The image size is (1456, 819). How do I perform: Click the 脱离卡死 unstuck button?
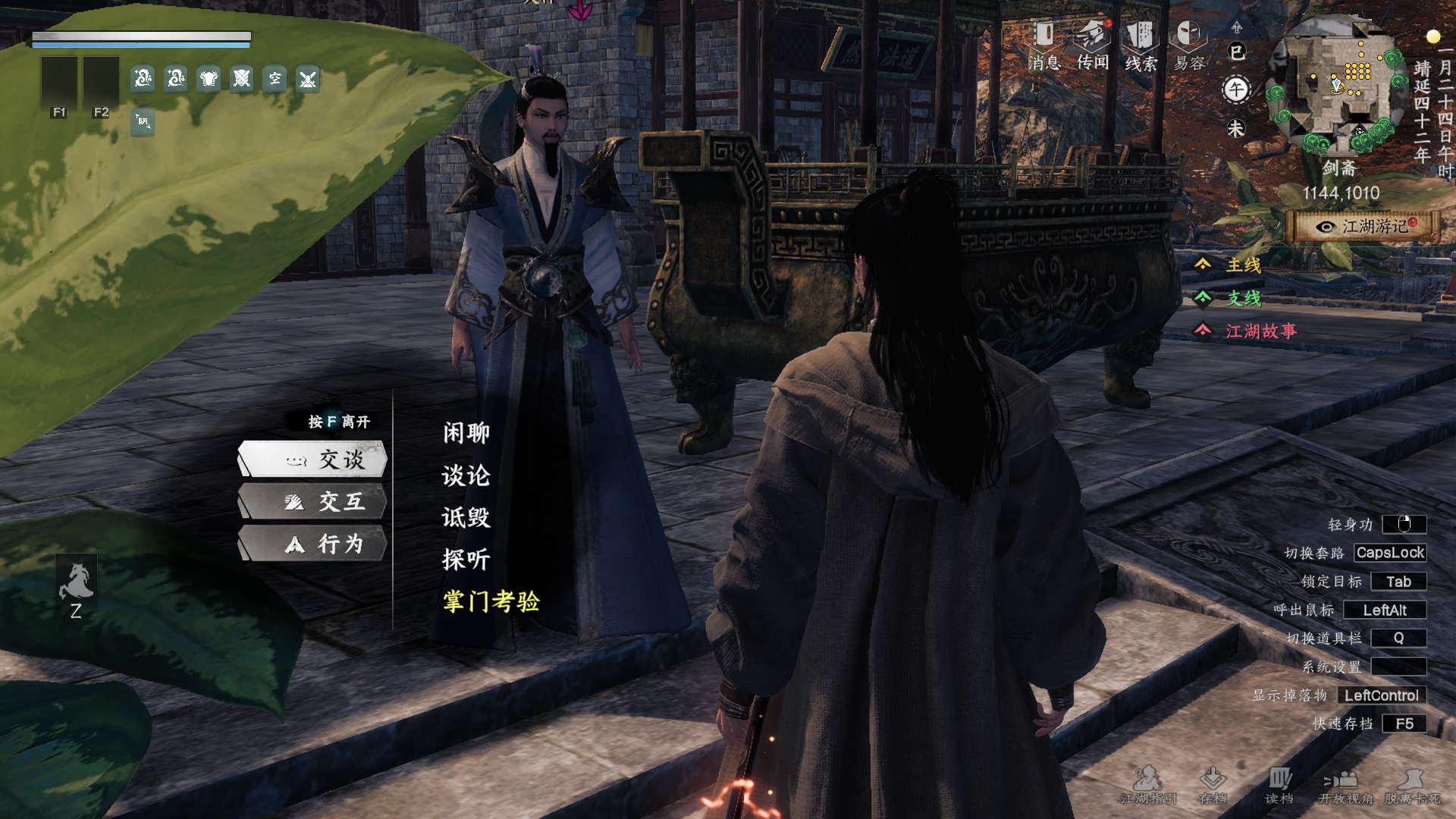point(1412,786)
